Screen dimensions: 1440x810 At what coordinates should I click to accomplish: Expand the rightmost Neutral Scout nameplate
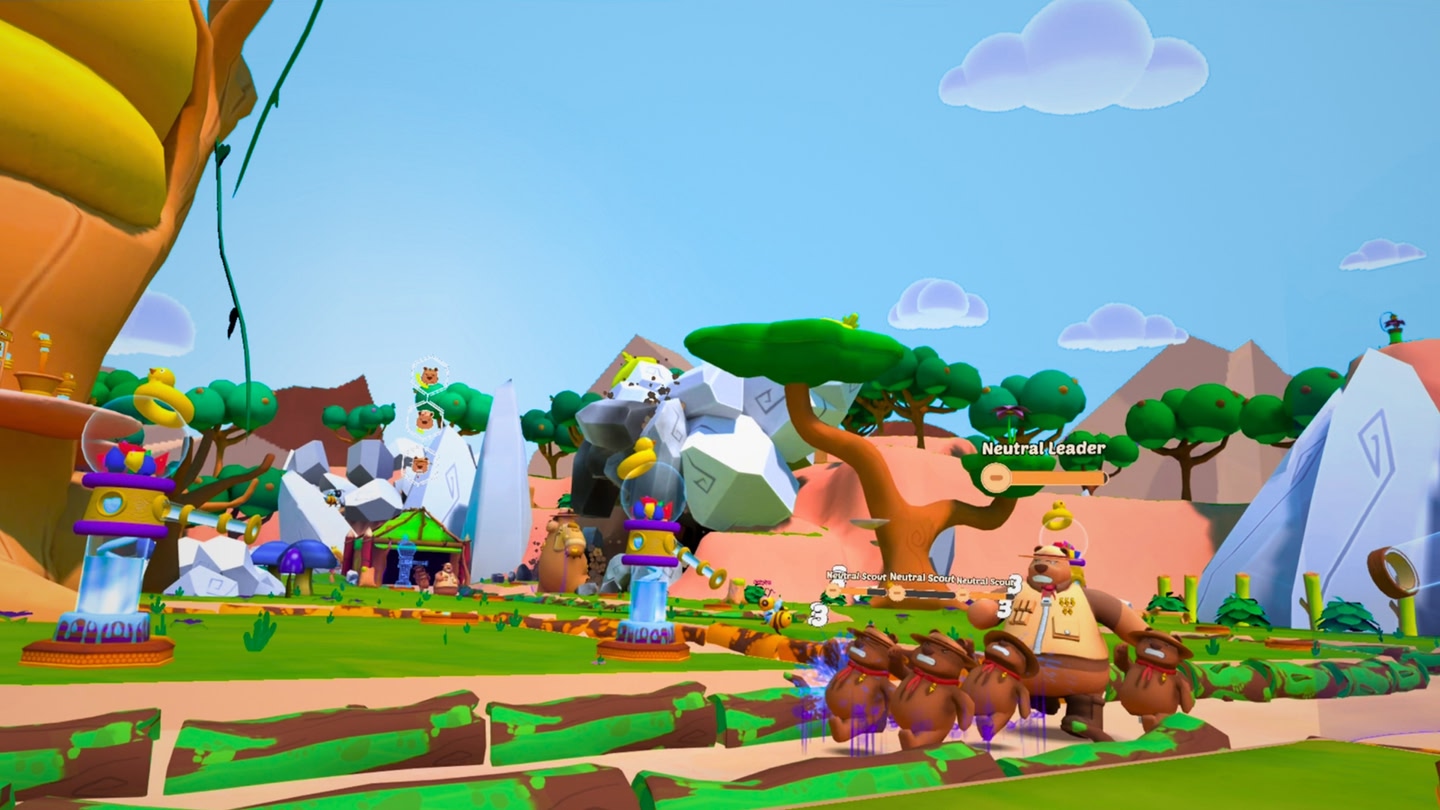click(x=985, y=580)
